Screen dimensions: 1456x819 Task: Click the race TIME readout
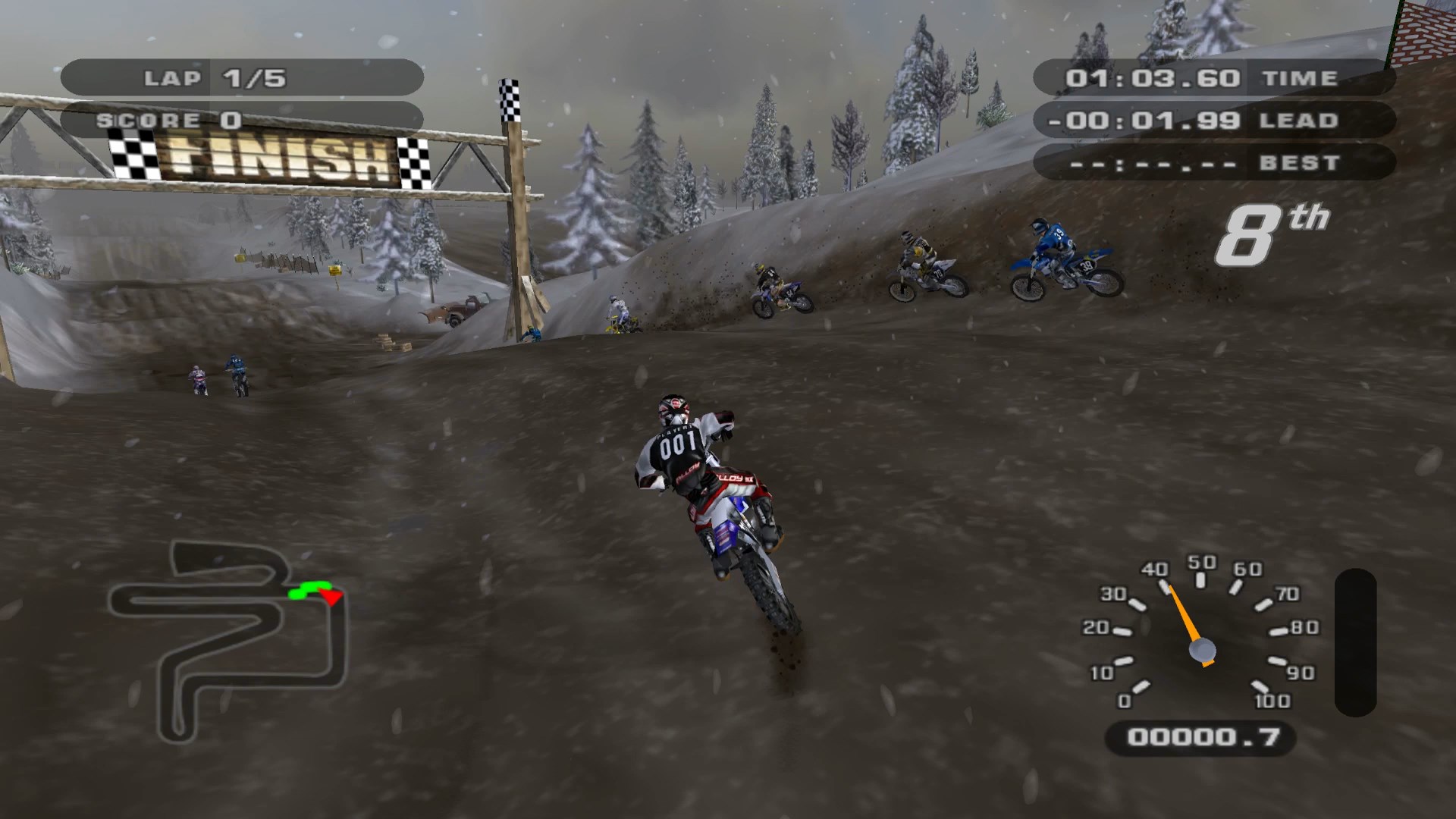click(x=1153, y=77)
